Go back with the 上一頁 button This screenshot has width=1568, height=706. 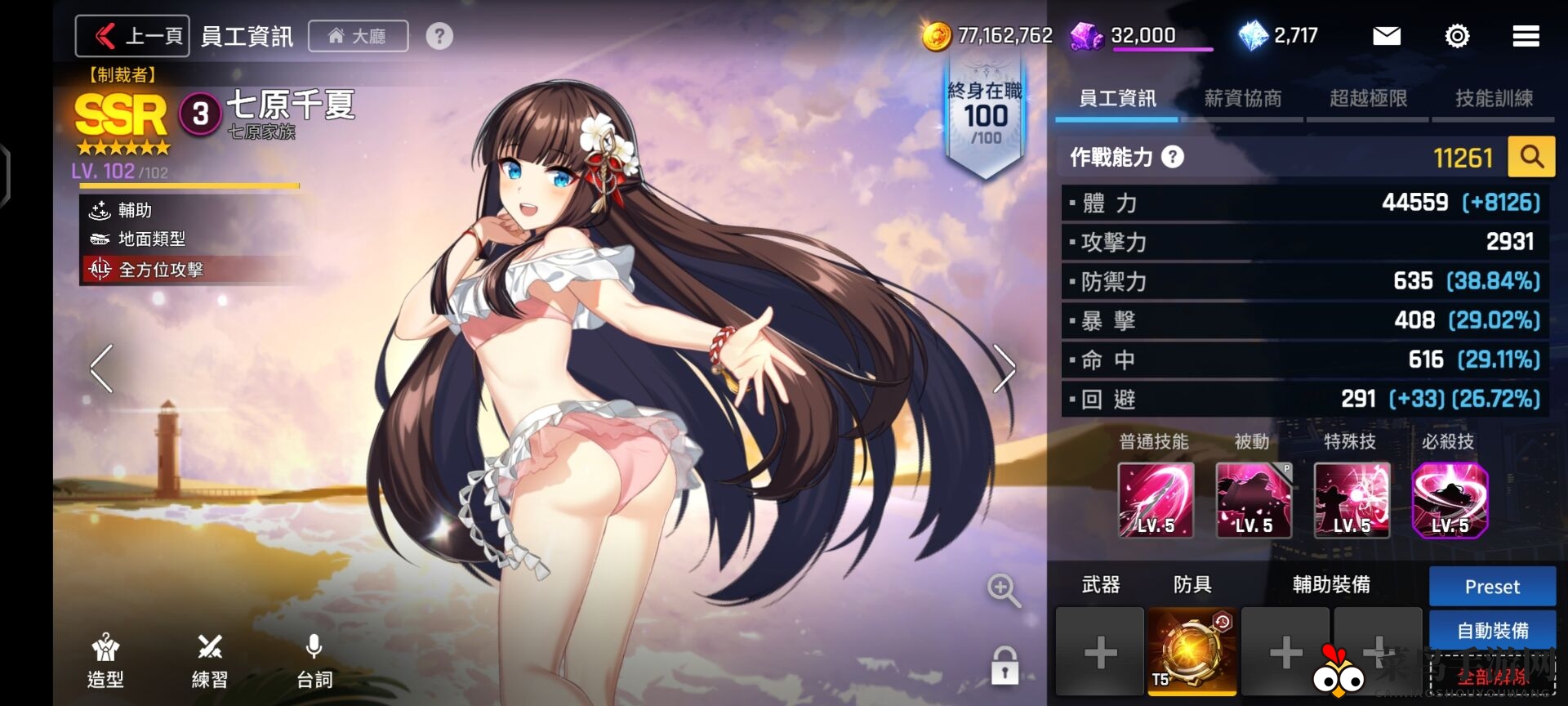133,36
